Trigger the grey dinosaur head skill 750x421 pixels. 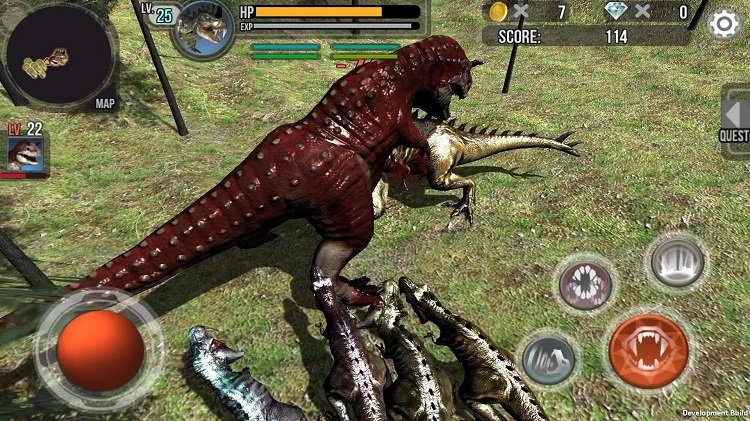[547, 358]
